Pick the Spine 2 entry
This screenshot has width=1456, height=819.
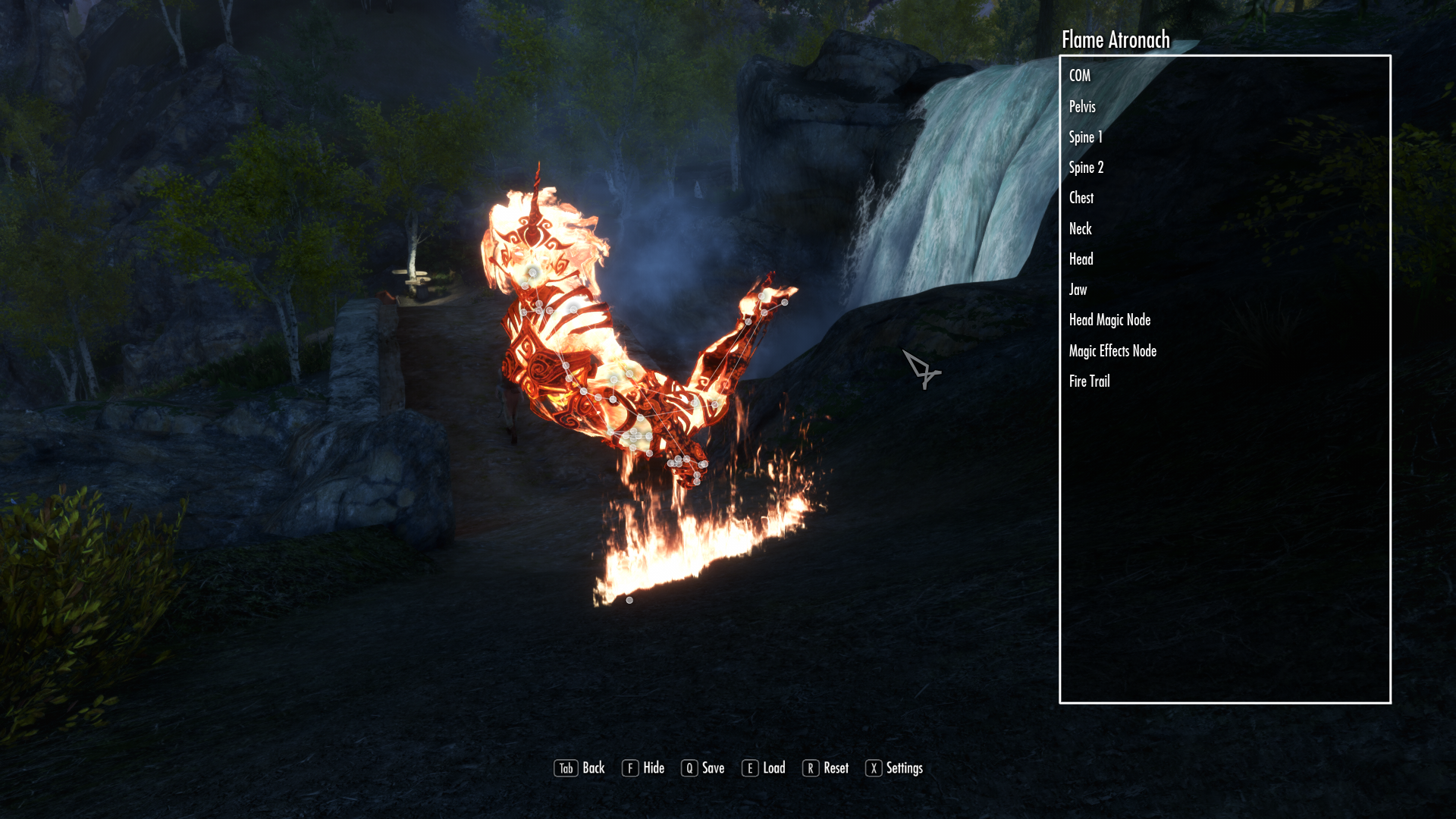[1086, 168]
